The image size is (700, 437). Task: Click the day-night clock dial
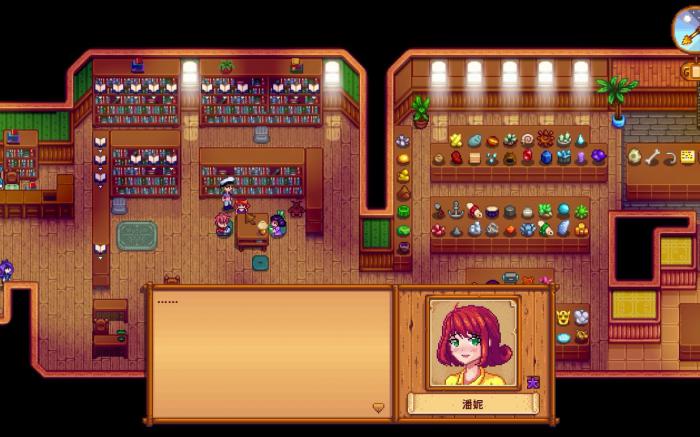click(687, 24)
